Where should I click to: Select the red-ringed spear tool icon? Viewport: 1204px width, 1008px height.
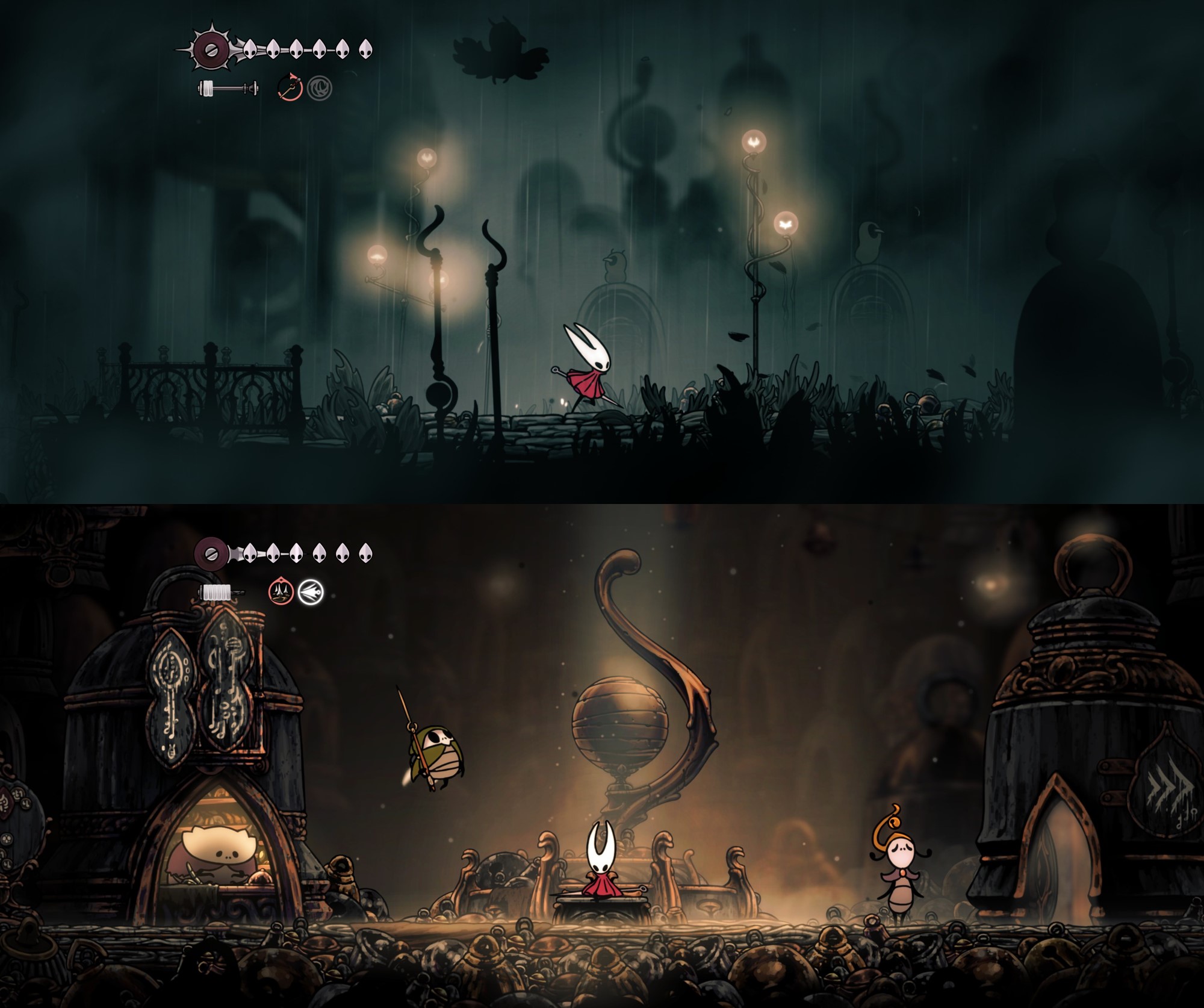click(x=290, y=89)
